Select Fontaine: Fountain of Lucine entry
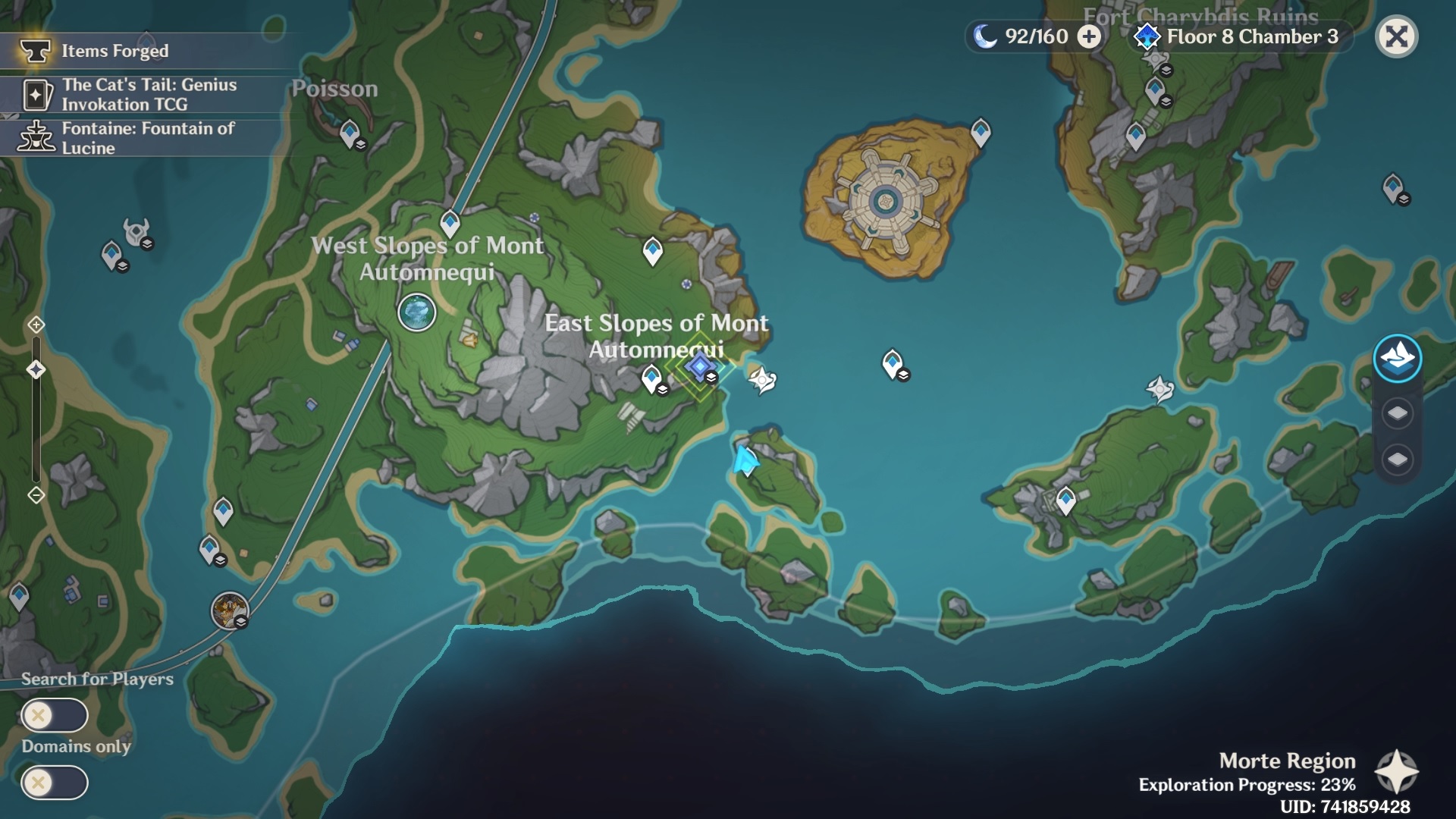 pyautogui.click(x=148, y=138)
